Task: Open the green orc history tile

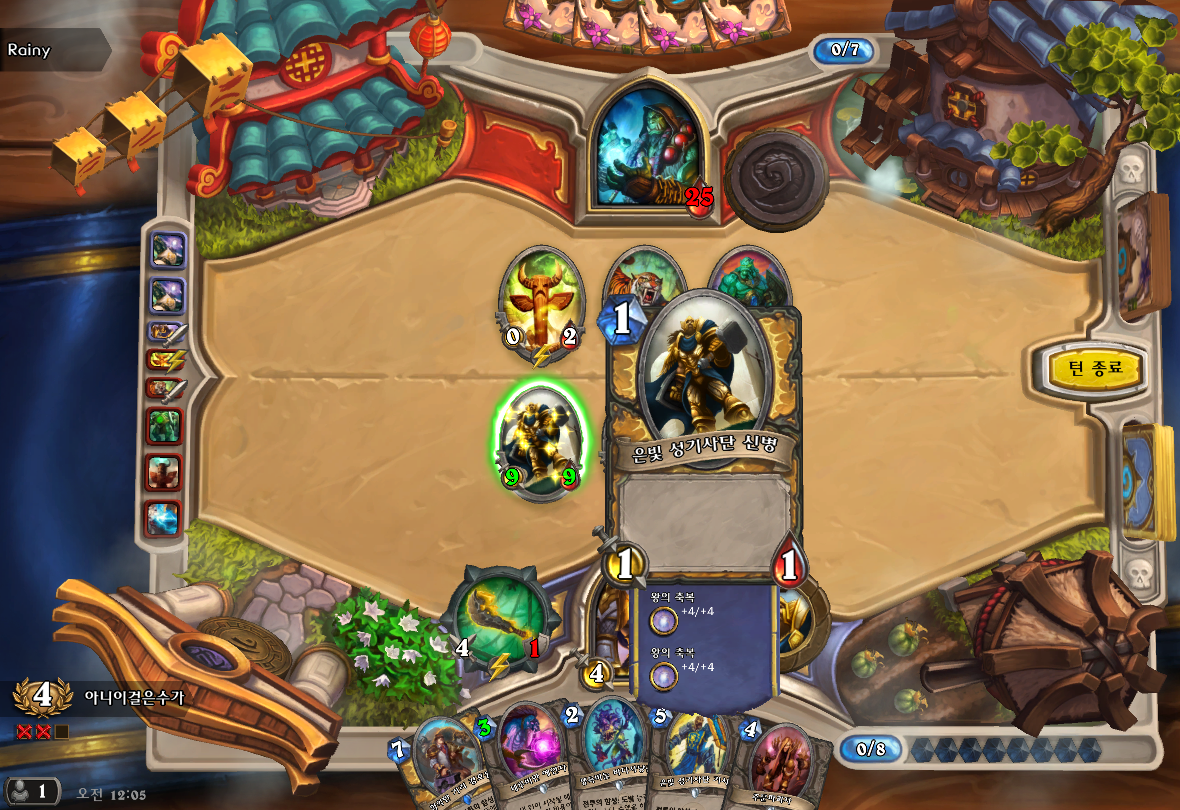Action: click(x=164, y=426)
